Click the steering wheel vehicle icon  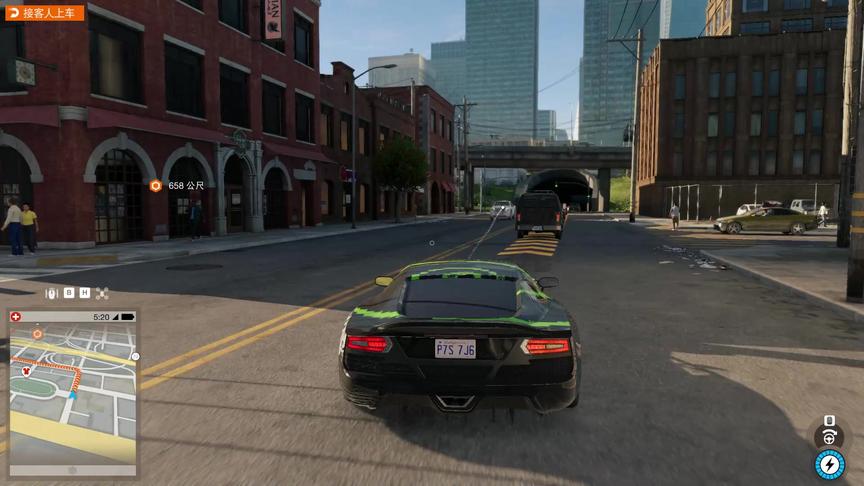pyautogui.click(x=828, y=437)
